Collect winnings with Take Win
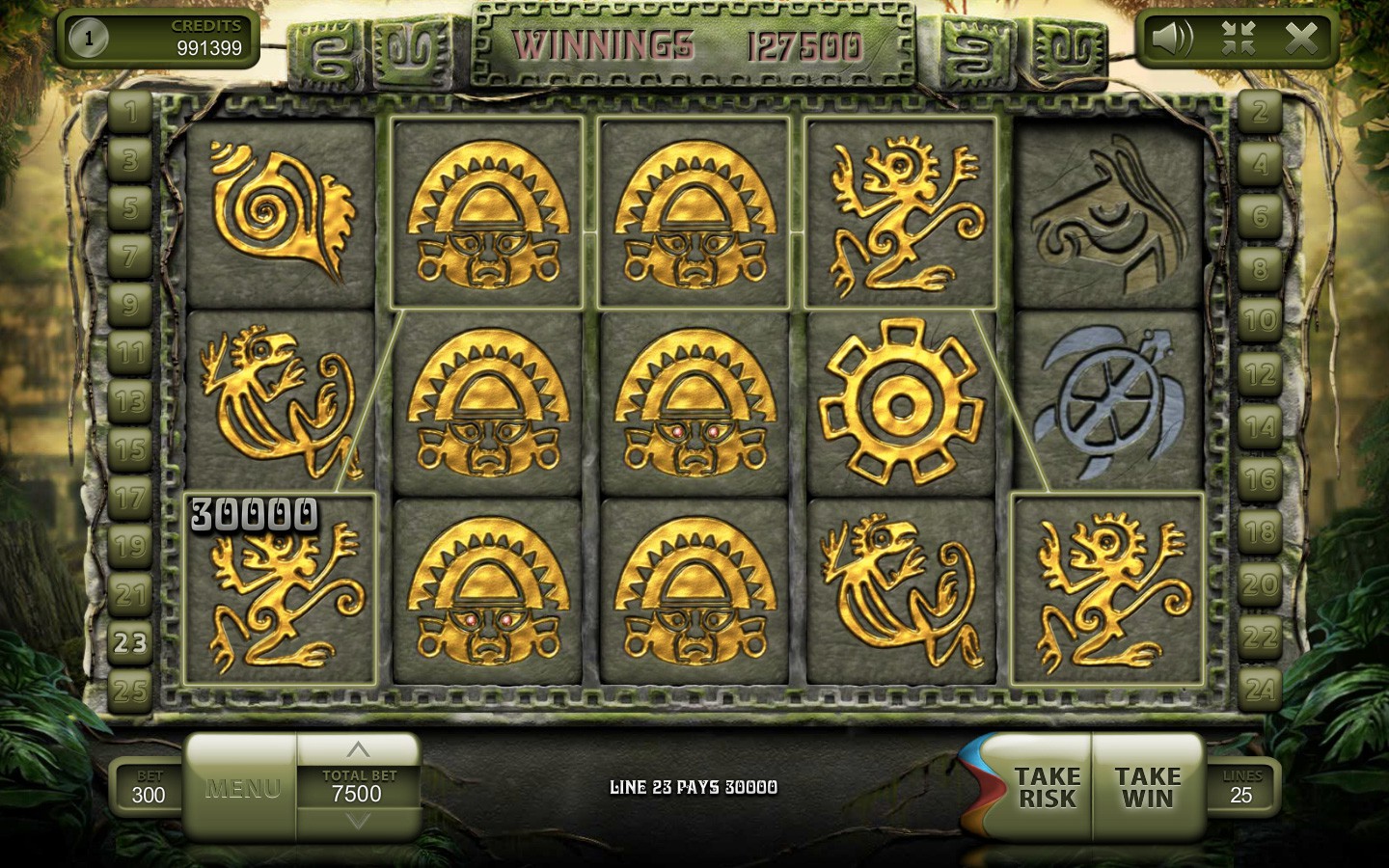This screenshot has width=1389, height=868. pyautogui.click(x=1147, y=787)
